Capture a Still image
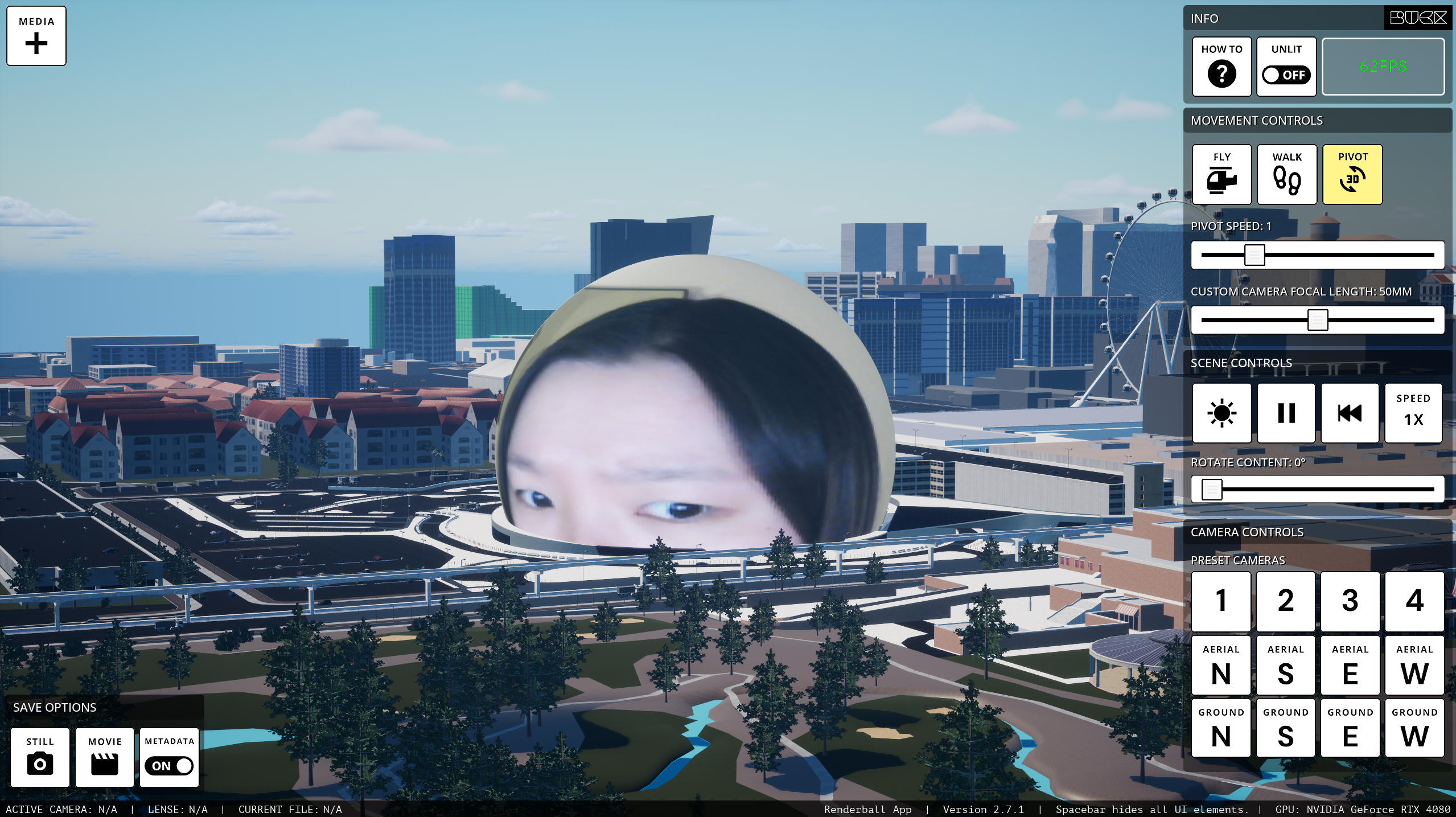The height and width of the screenshot is (817, 1456). click(x=40, y=757)
